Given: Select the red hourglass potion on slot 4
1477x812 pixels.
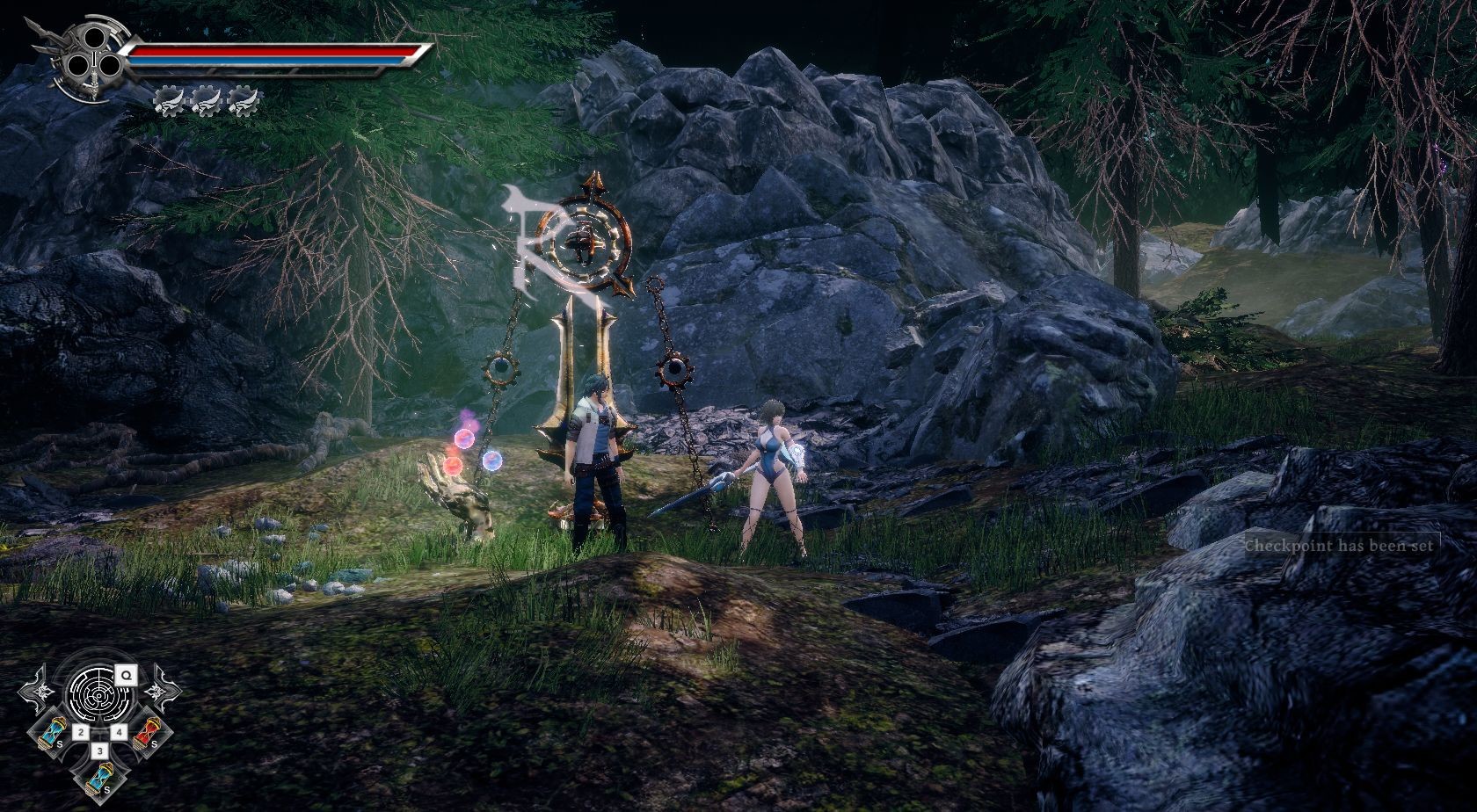Looking at the screenshot, I should tap(147, 732).
